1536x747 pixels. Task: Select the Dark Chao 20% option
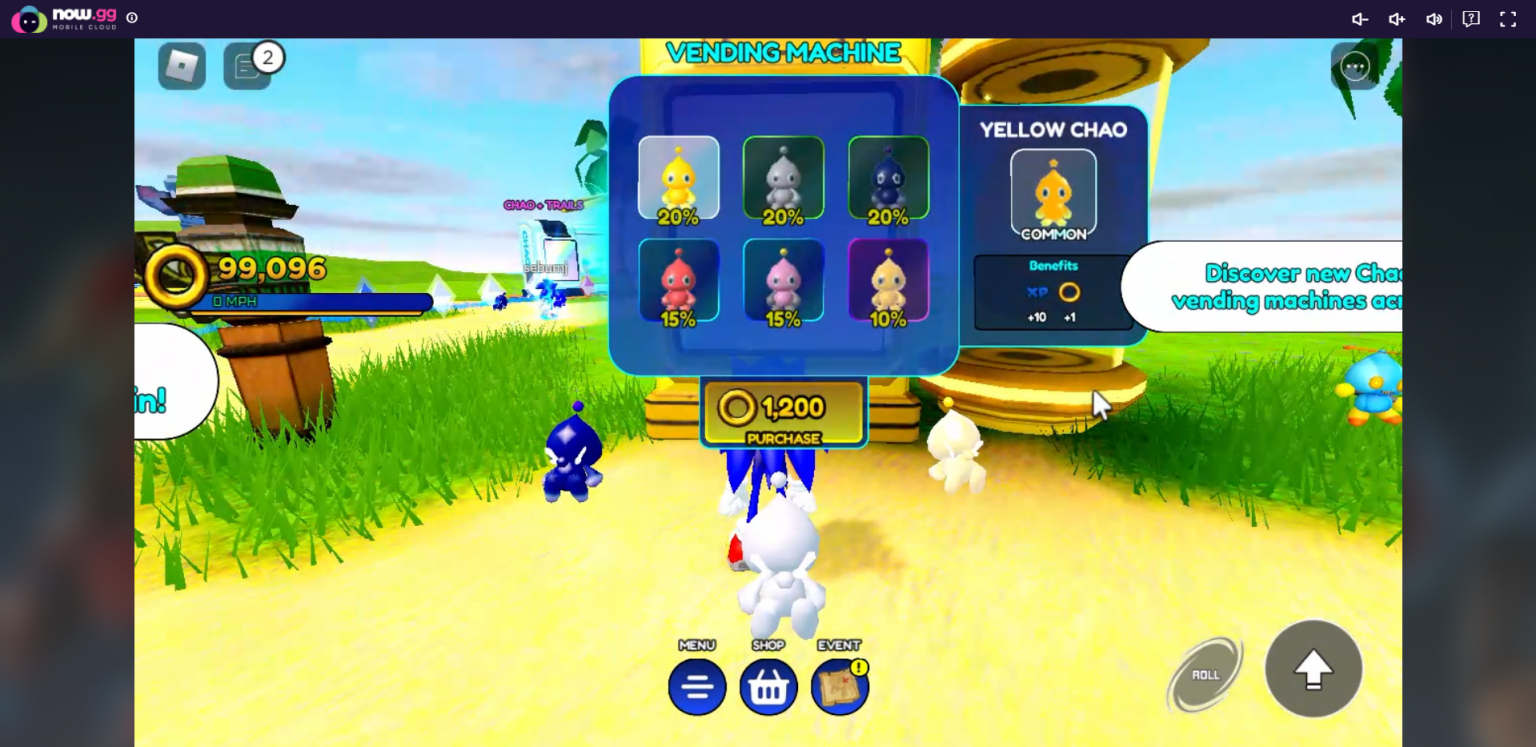[887, 177]
